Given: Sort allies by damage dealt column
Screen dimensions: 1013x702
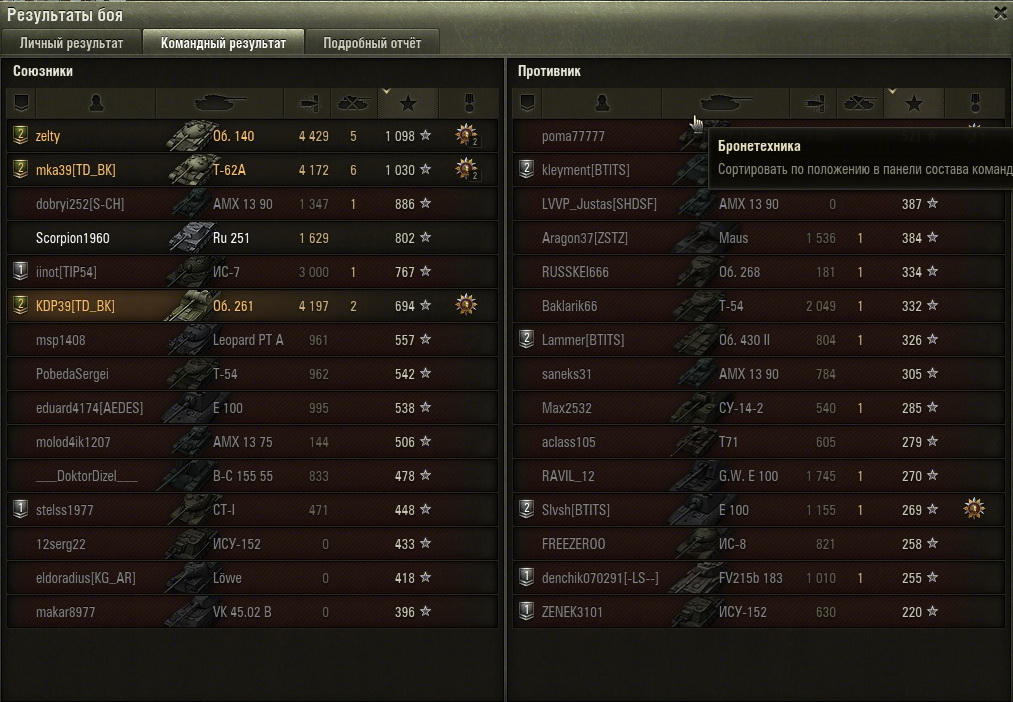Looking at the screenshot, I should [x=309, y=102].
